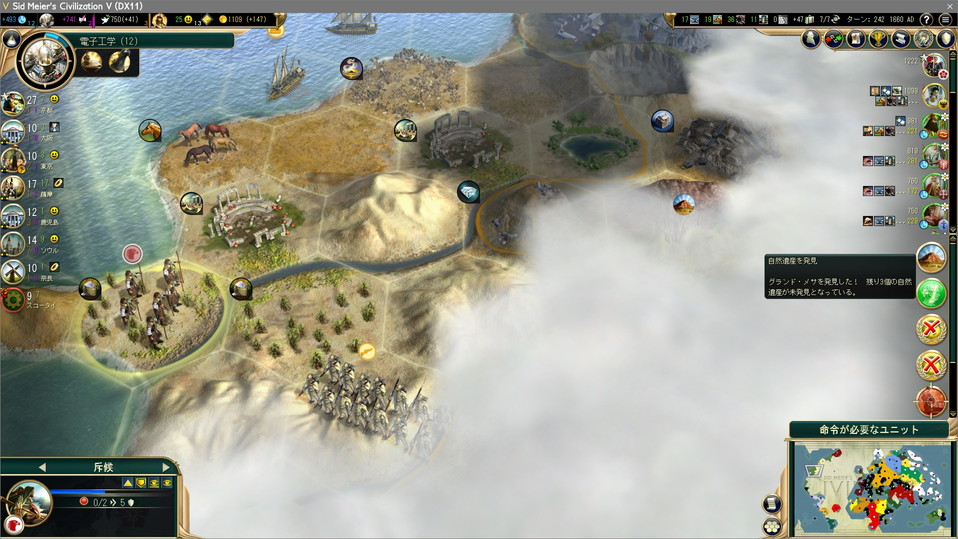Open the green science notification
The width and height of the screenshot is (958, 539).
[x=931, y=295]
